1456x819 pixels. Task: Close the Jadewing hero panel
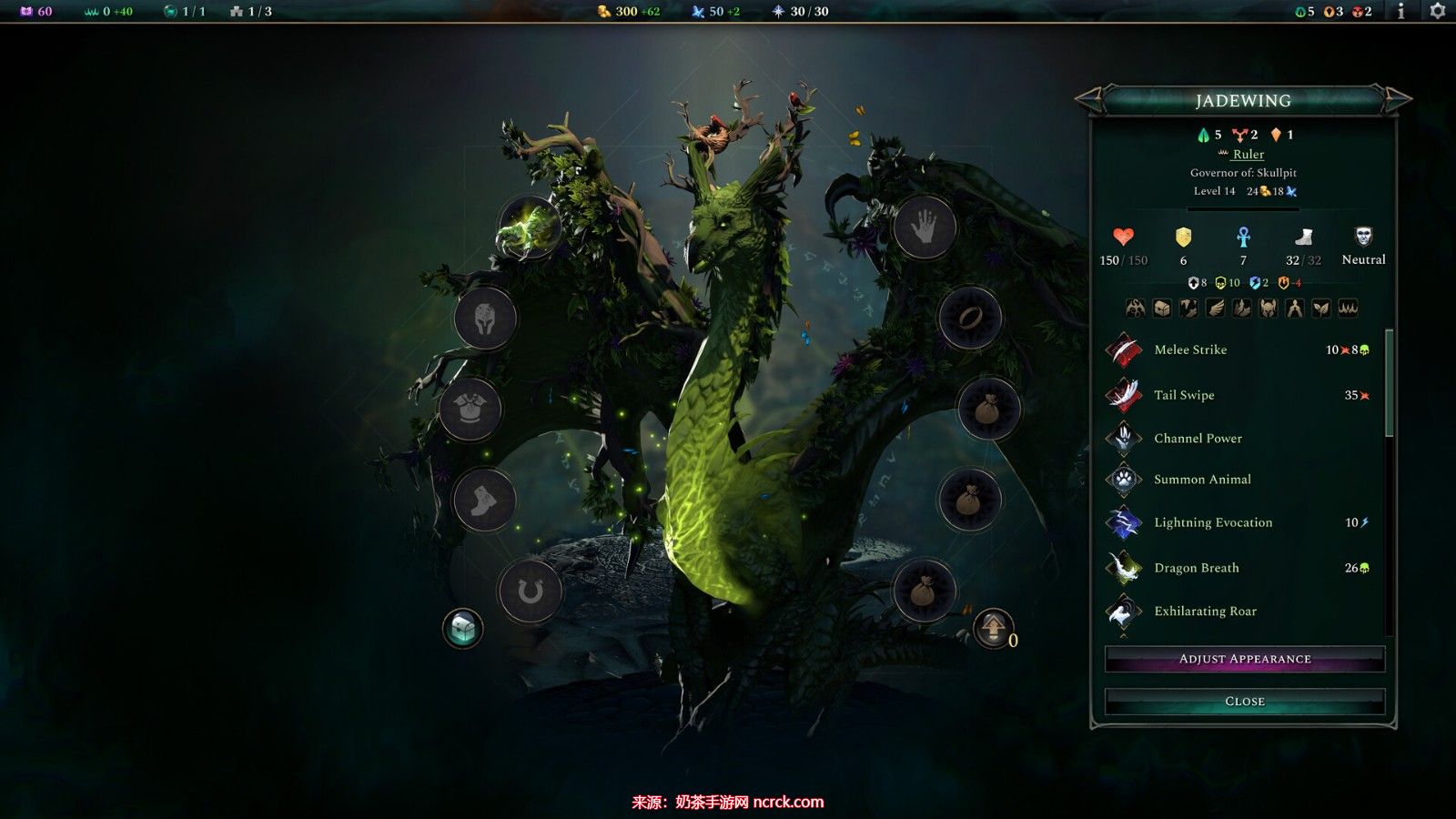[1244, 701]
